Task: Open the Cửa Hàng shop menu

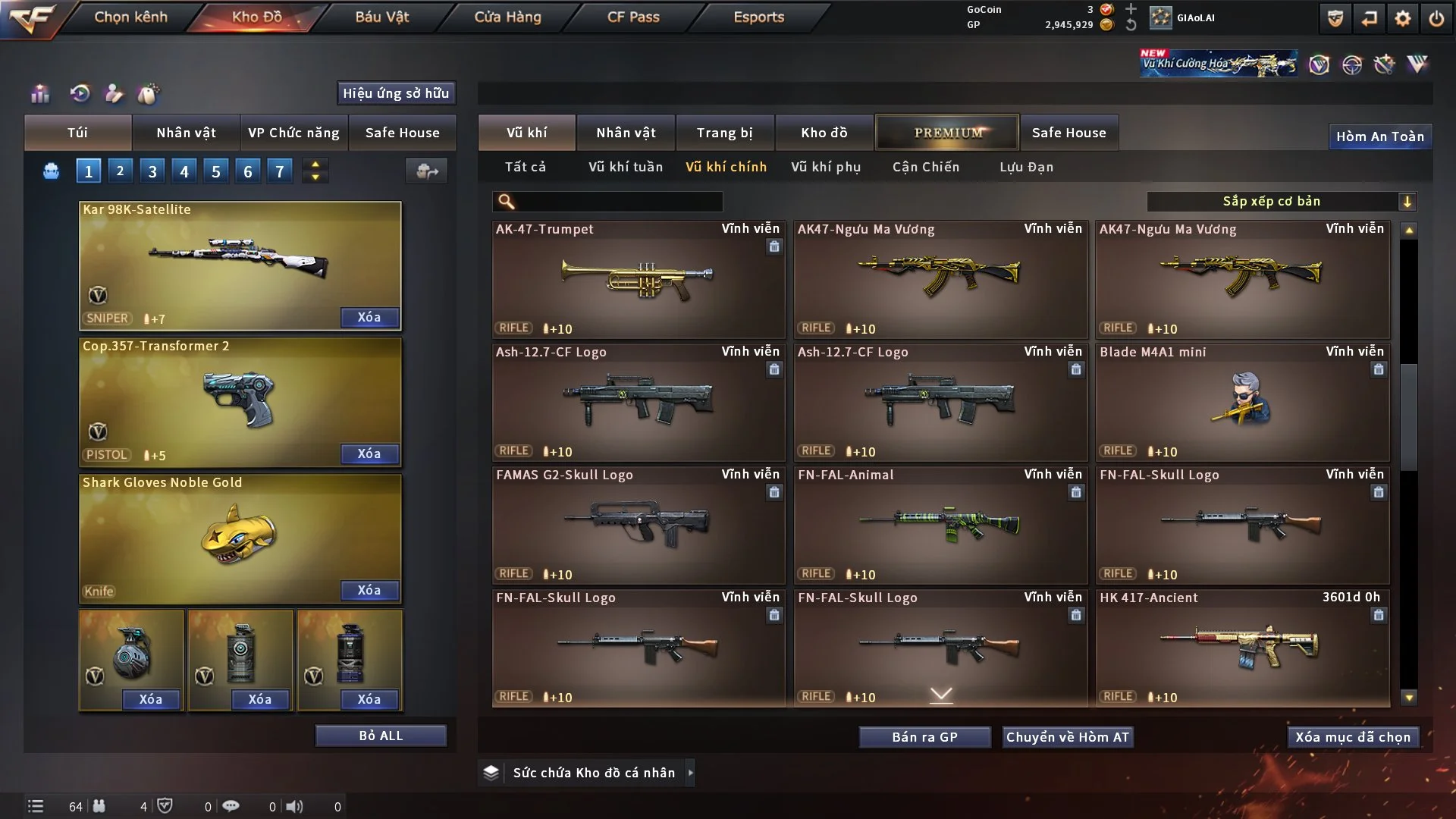Action: pyautogui.click(x=507, y=17)
